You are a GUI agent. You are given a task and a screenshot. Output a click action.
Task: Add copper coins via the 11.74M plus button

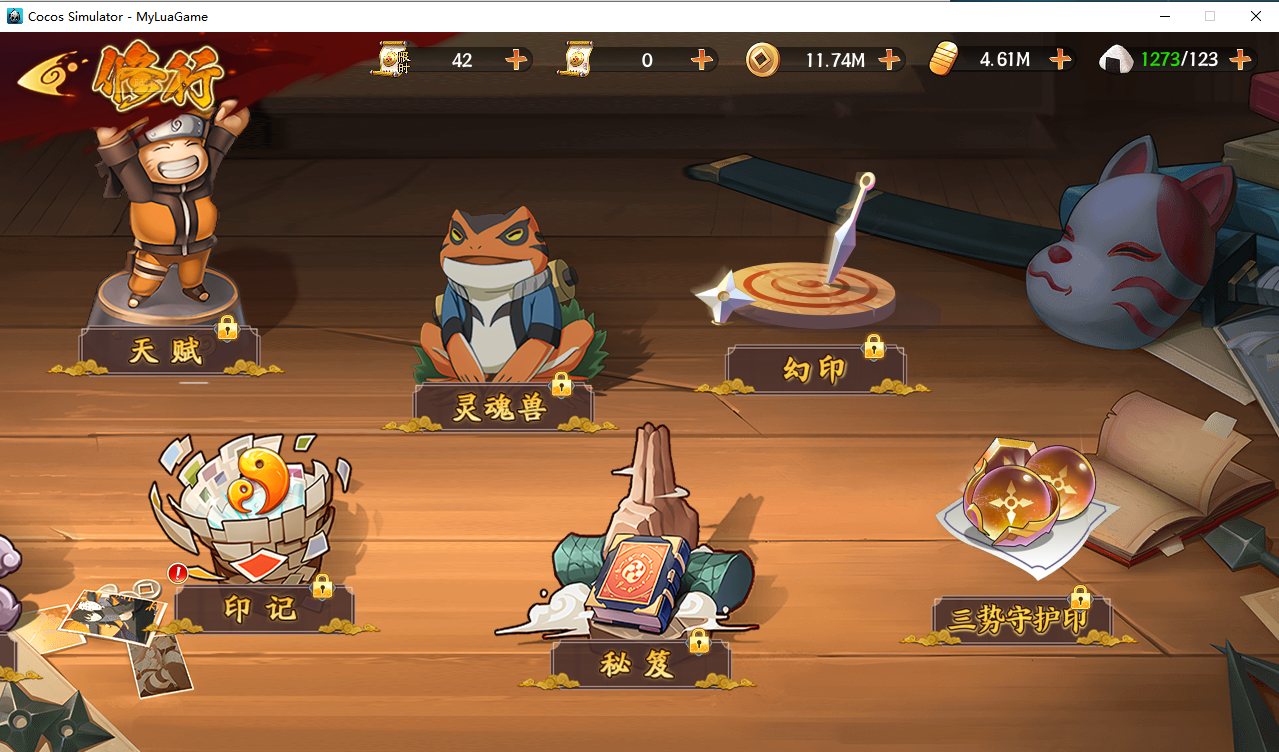pyautogui.click(x=889, y=60)
